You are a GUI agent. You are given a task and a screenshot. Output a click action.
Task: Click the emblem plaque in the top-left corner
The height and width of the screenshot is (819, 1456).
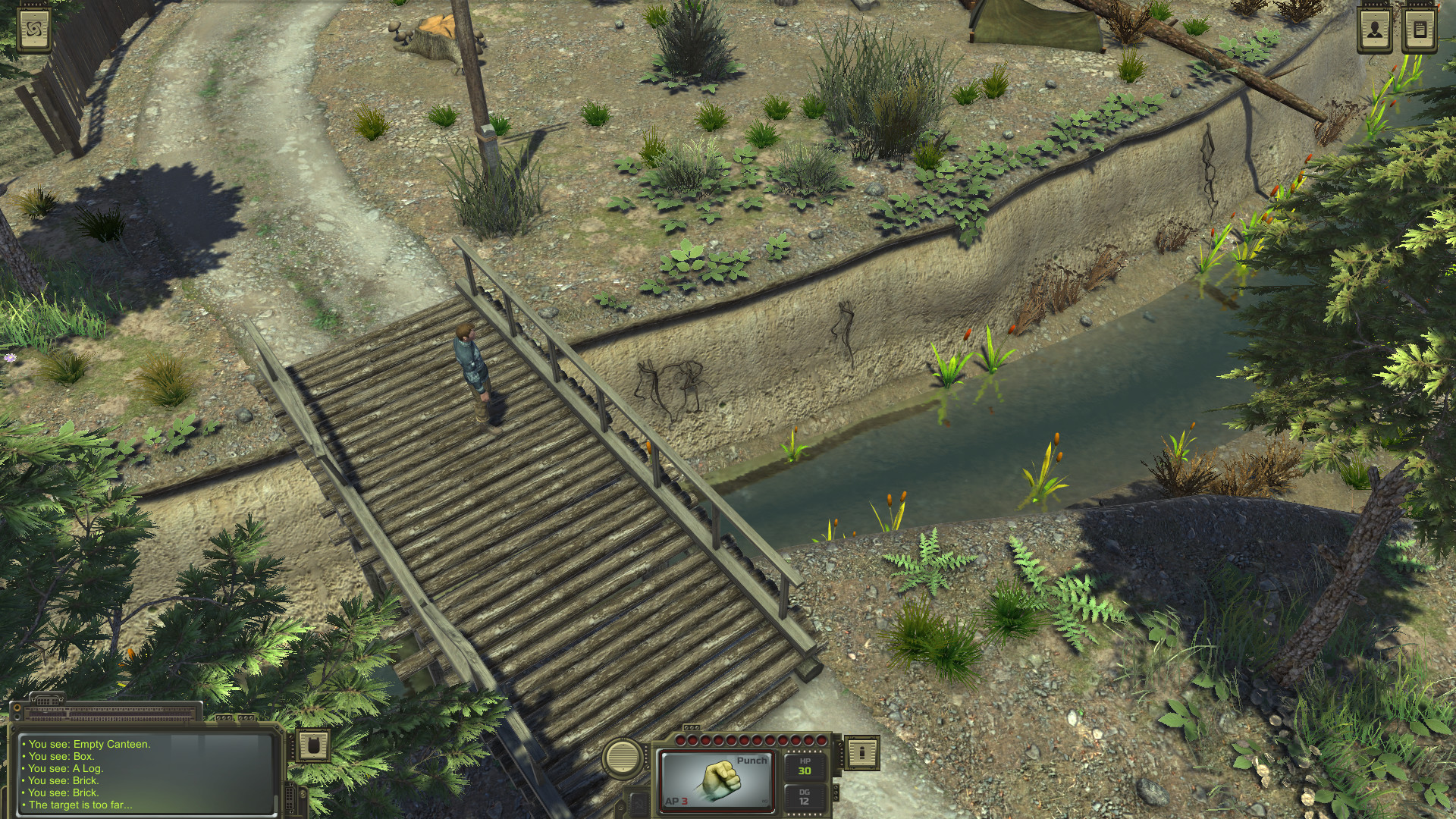click(x=34, y=30)
